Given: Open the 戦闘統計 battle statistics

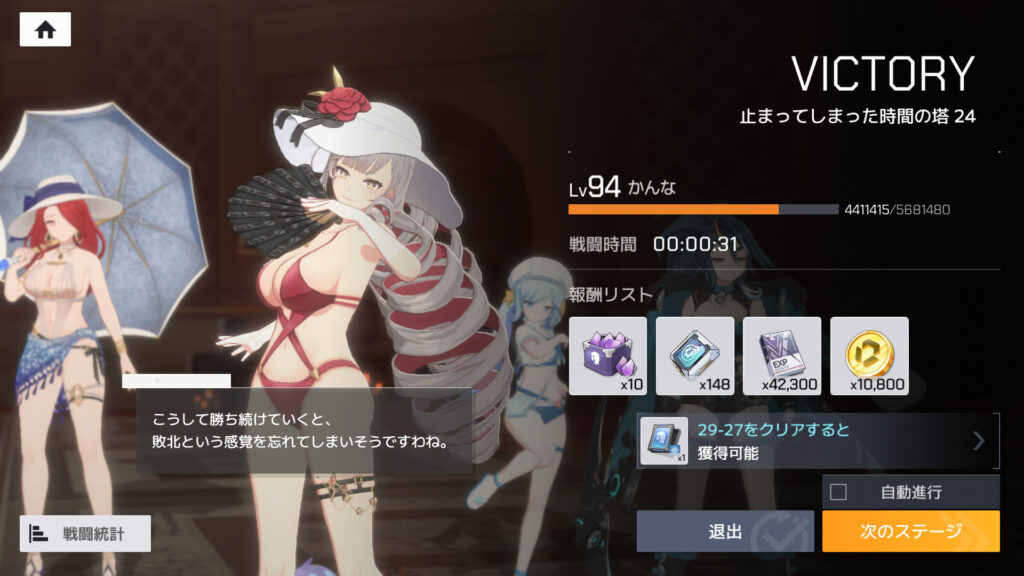Looking at the screenshot, I should pyautogui.click(x=85, y=533).
